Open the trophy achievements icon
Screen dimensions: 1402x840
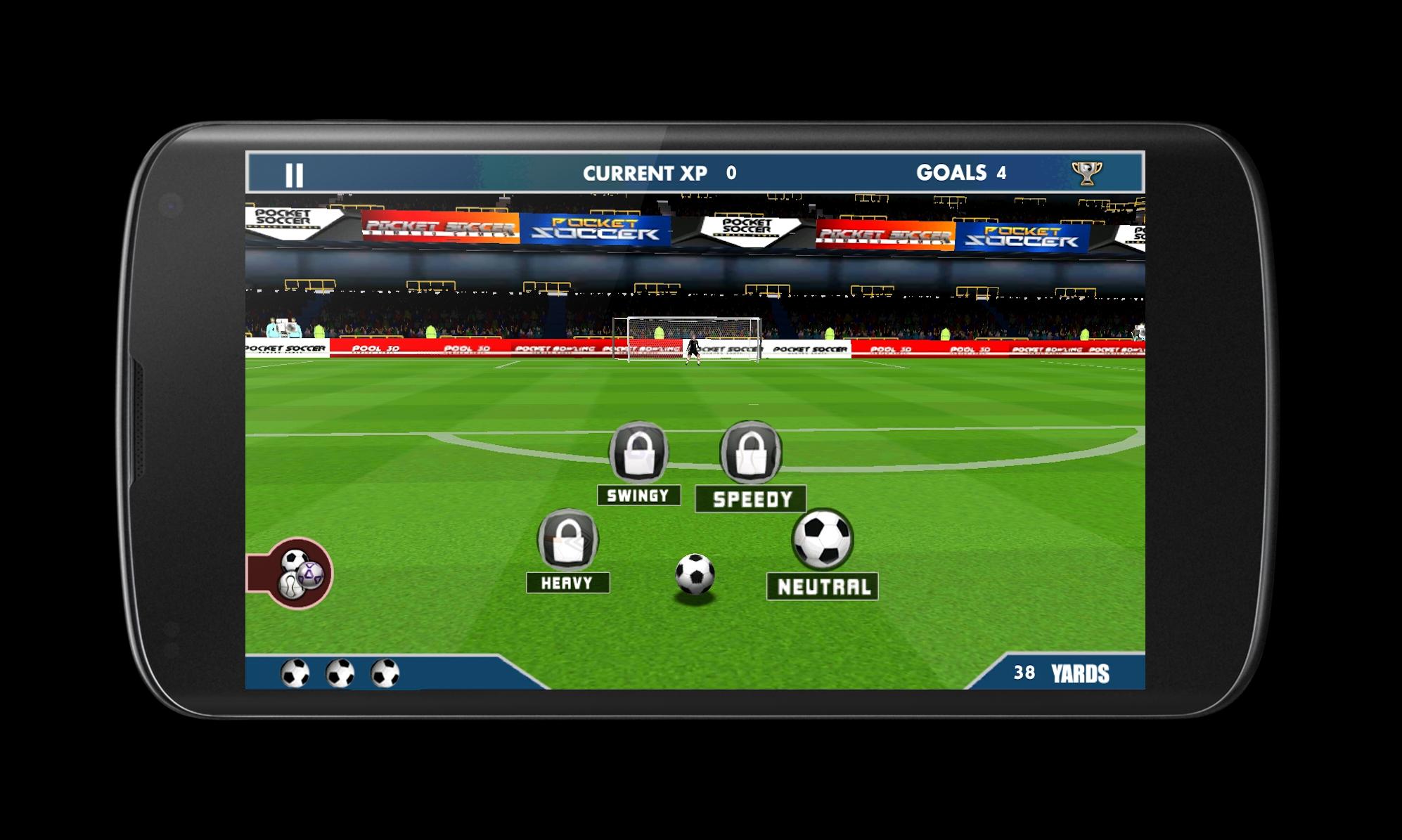coord(1086,173)
